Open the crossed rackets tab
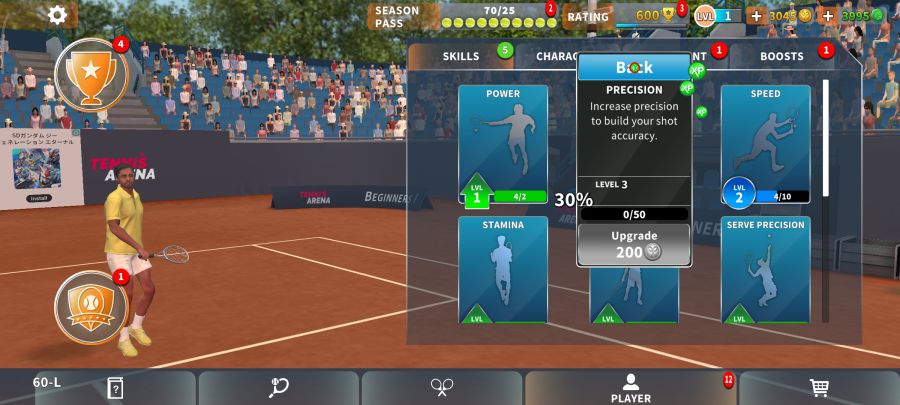 point(442,388)
